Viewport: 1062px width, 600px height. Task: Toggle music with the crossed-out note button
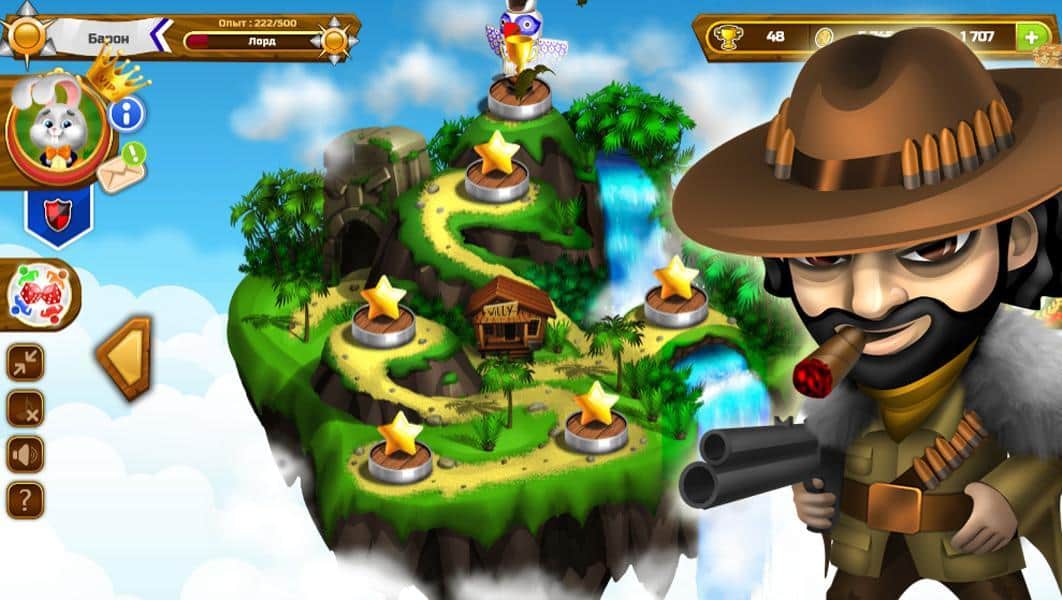point(25,408)
